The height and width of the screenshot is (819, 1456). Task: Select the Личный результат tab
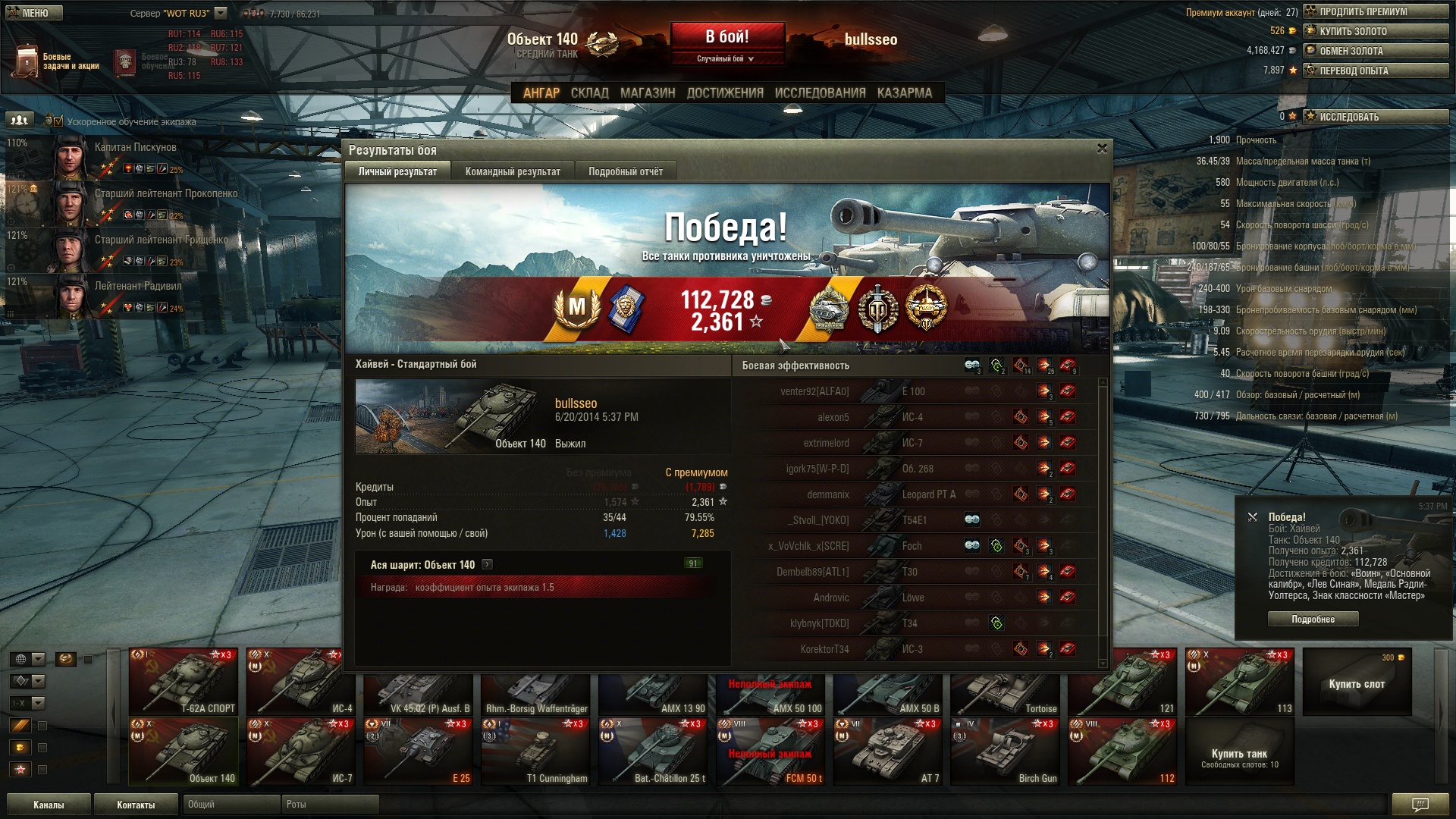point(397,171)
